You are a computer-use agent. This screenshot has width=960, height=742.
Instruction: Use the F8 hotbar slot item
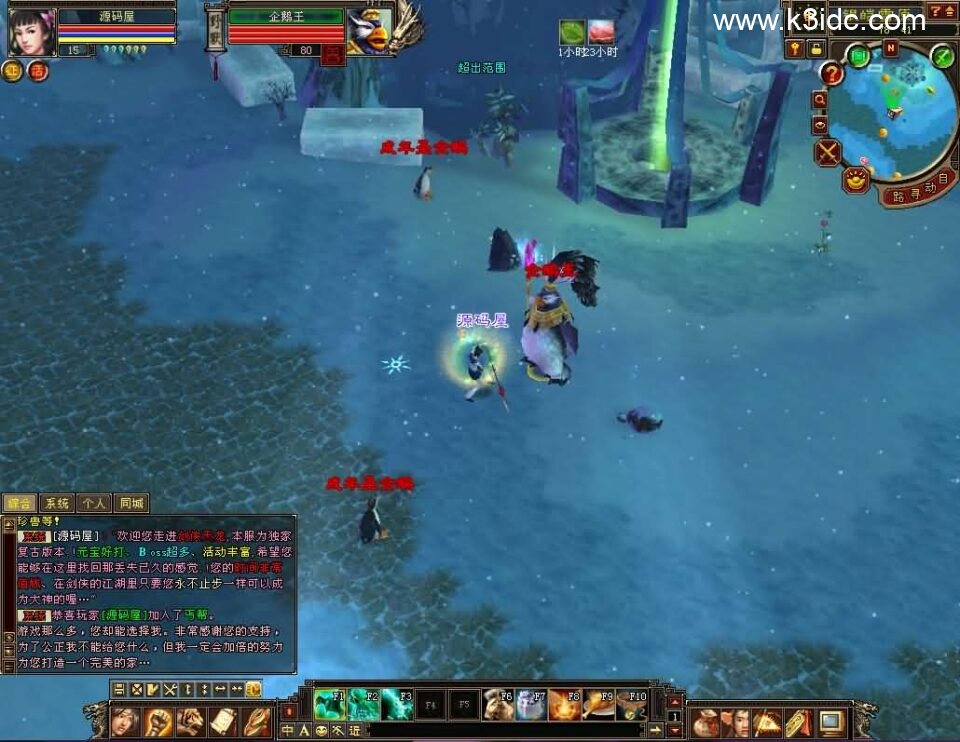click(565, 704)
